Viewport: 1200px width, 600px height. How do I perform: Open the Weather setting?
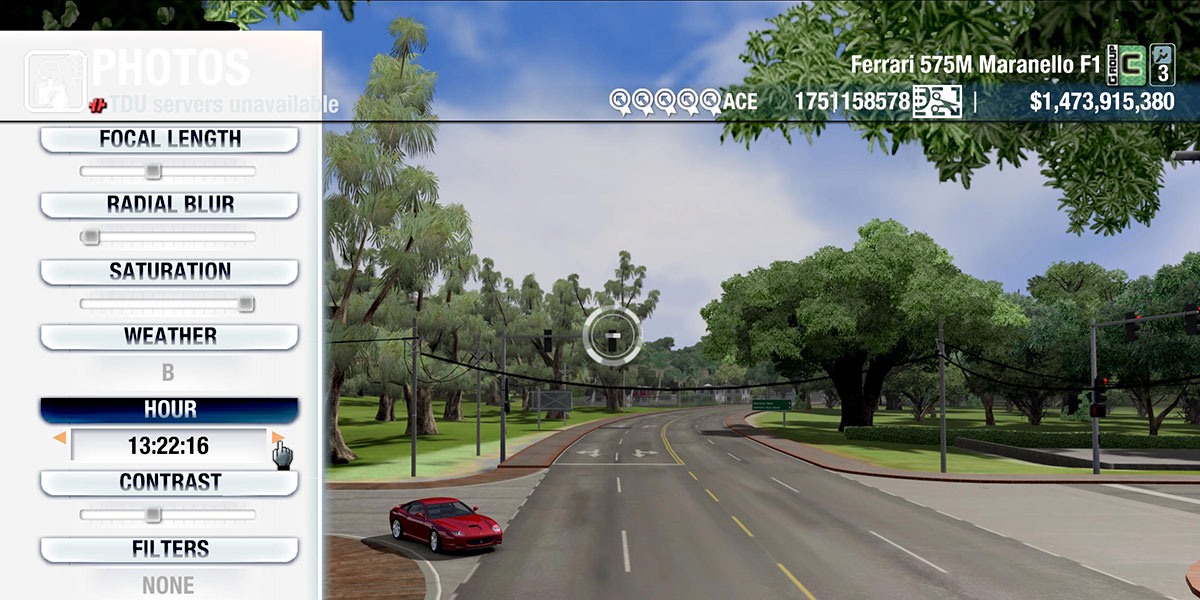tap(169, 337)
